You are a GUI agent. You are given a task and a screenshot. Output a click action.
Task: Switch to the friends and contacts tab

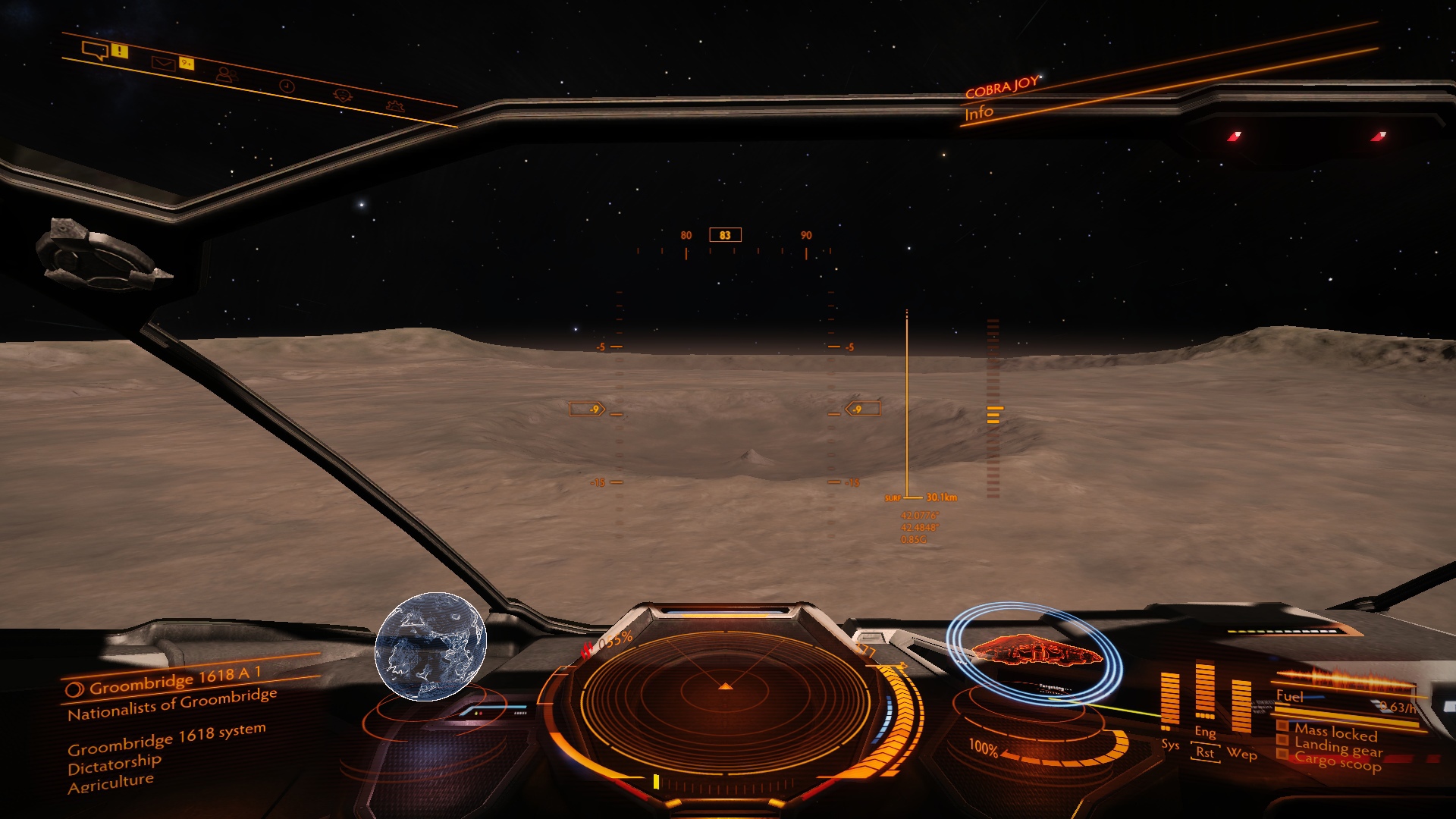pos(225,74)
